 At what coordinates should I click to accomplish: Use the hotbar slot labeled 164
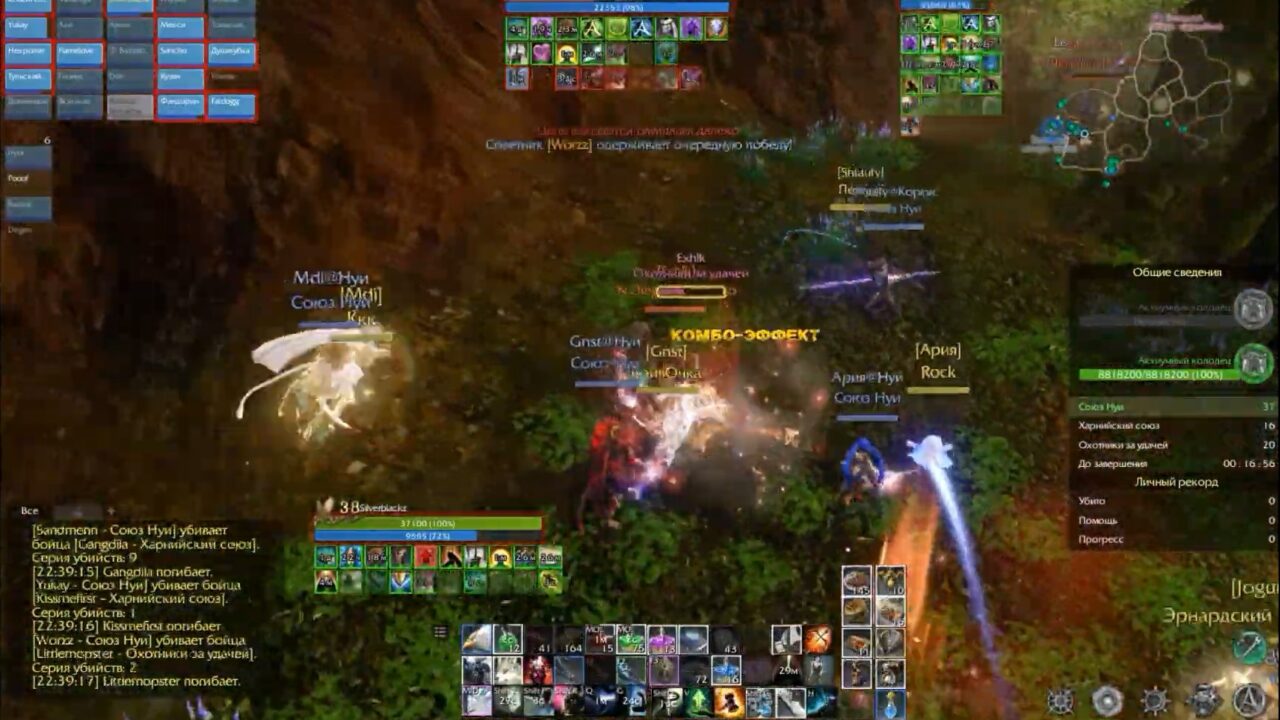click(569, 645)
